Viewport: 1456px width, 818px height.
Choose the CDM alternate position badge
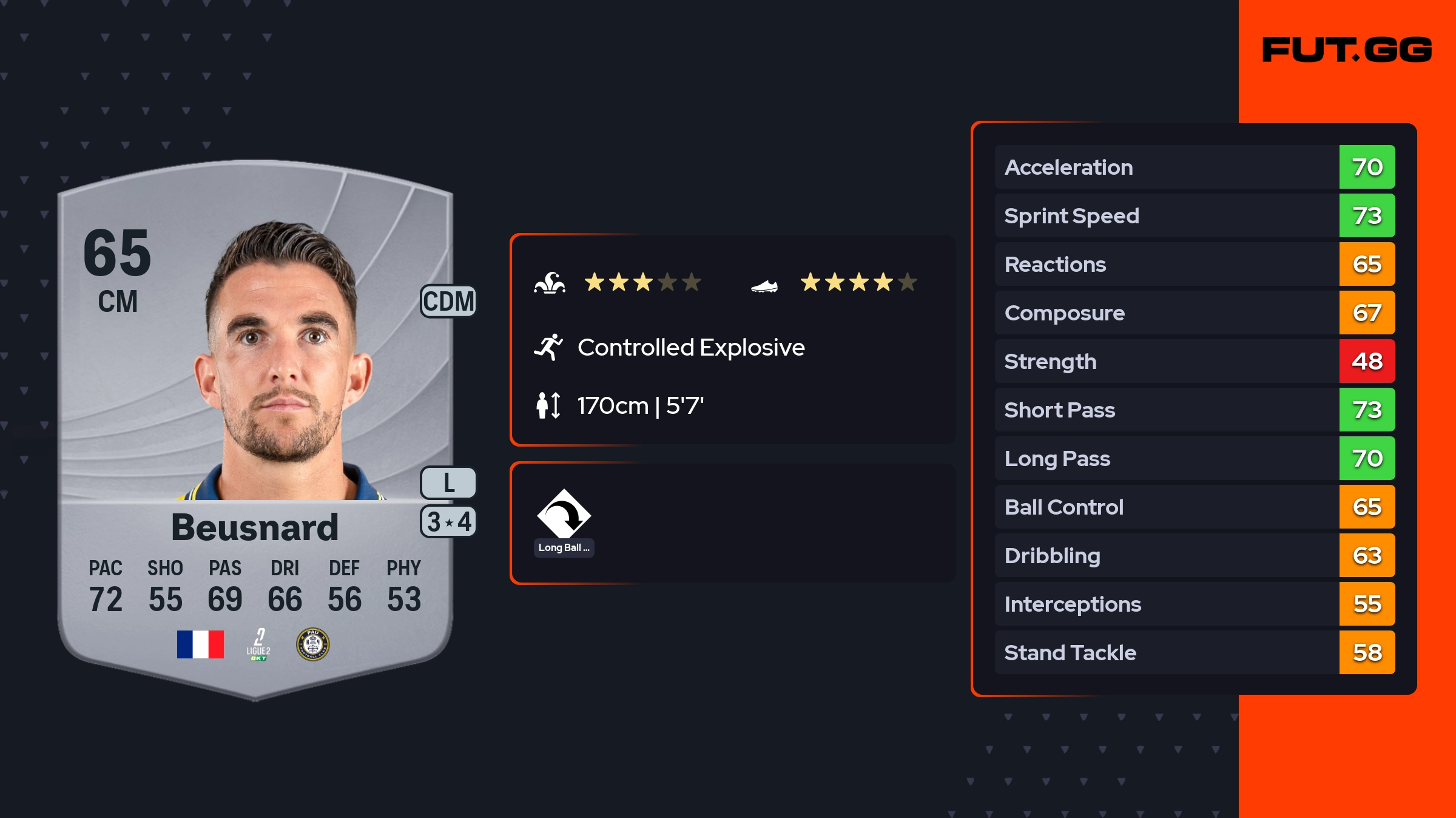click(x=448, y=301)
